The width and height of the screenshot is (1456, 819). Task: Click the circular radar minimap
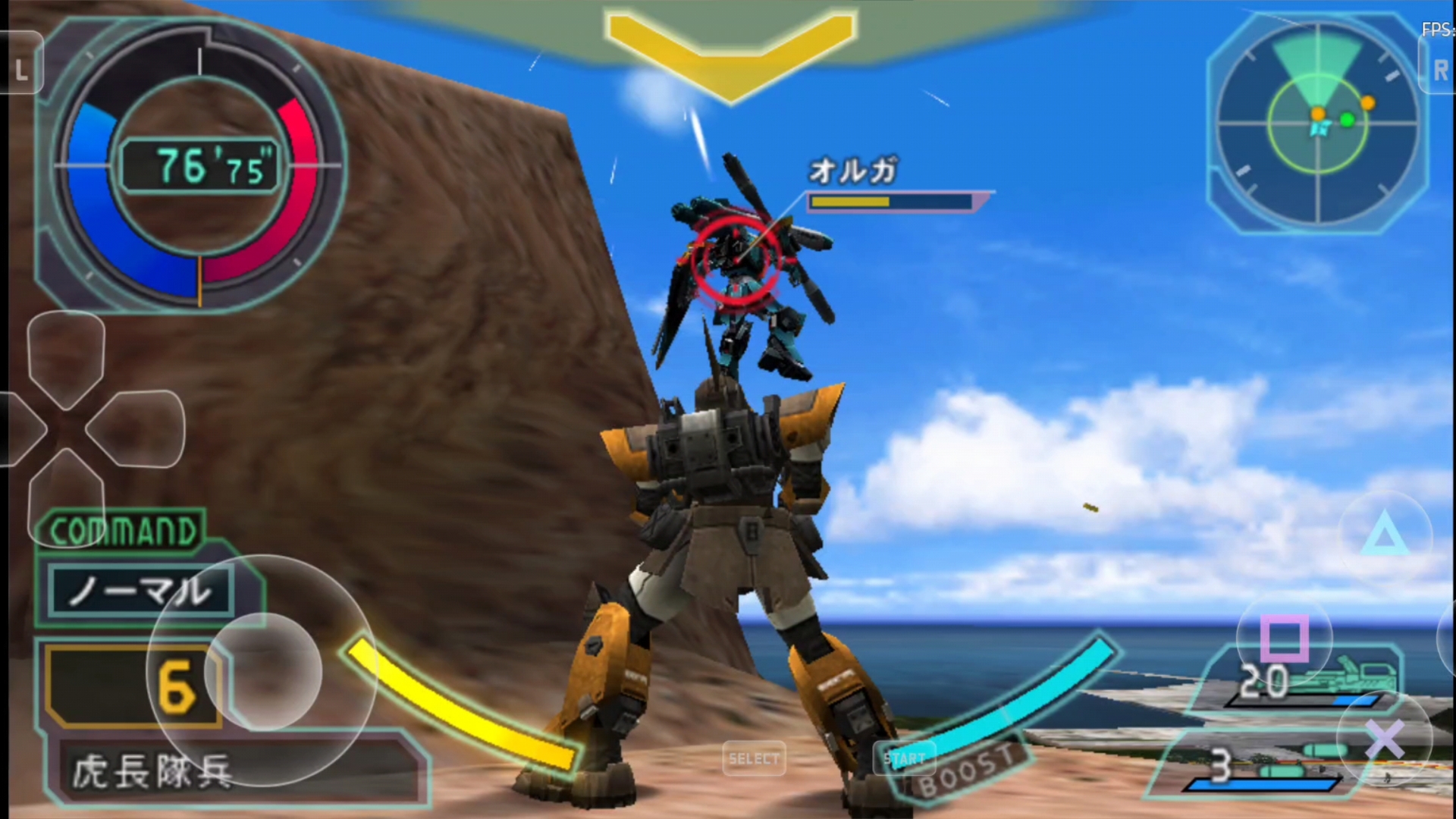(x=1318, y=121)
